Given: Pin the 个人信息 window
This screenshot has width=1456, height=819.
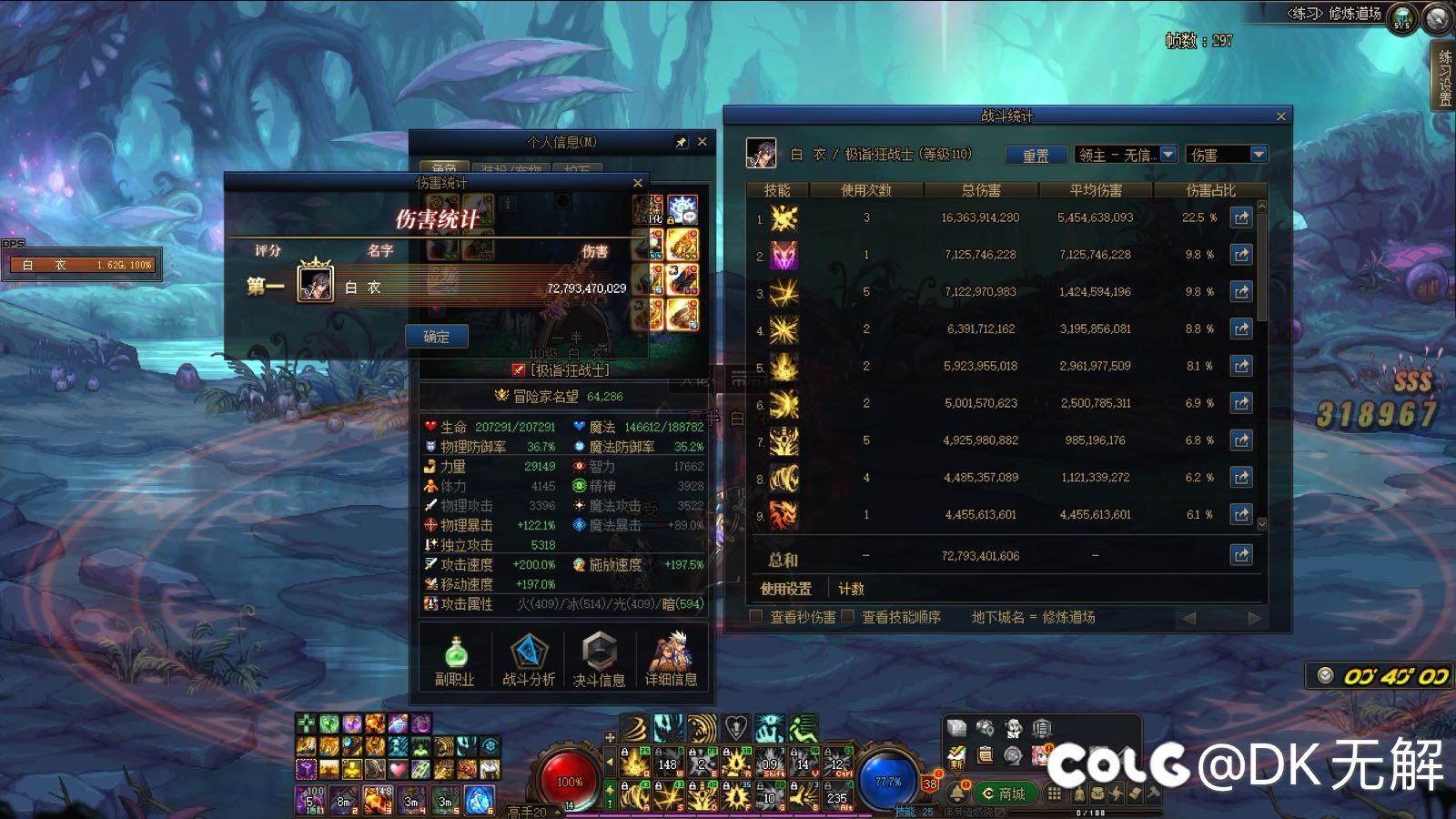Looking at the screenshot, I should 682,142.
